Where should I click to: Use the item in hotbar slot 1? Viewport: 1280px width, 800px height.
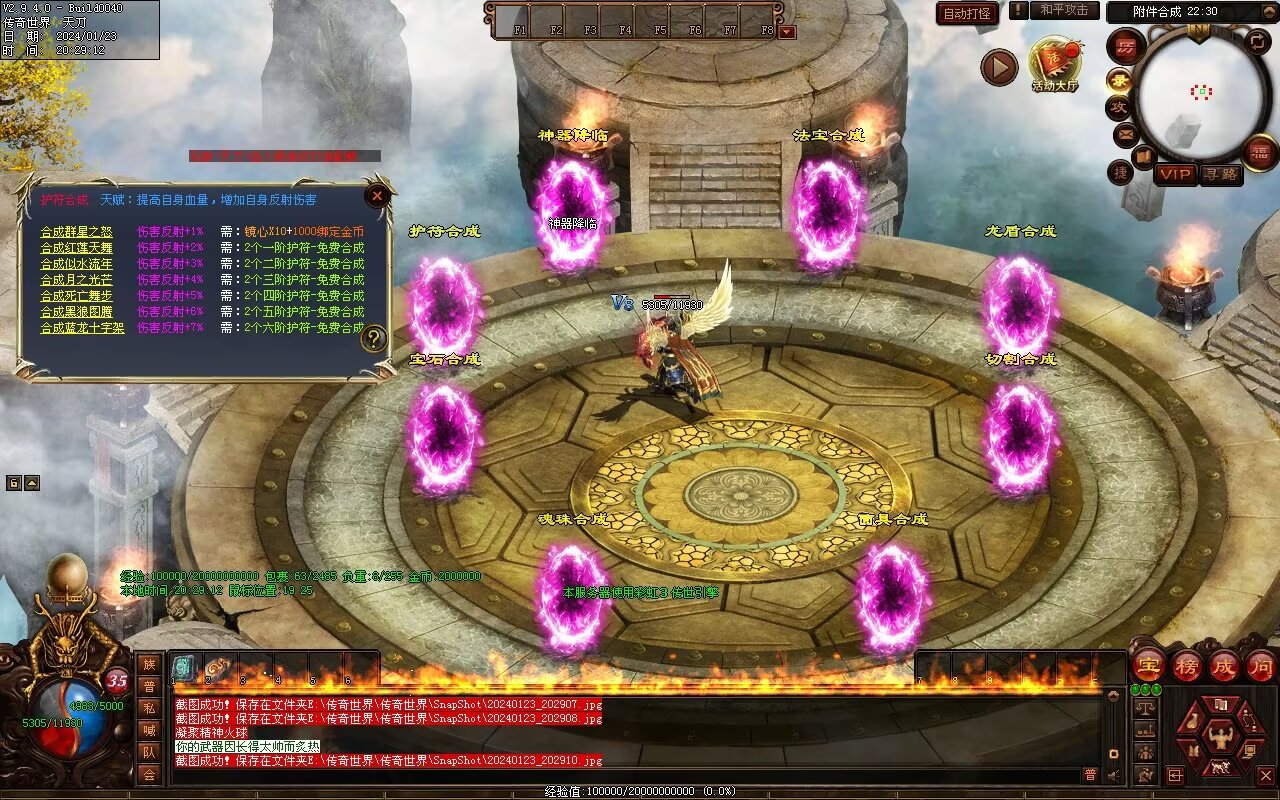click(185, 669)
